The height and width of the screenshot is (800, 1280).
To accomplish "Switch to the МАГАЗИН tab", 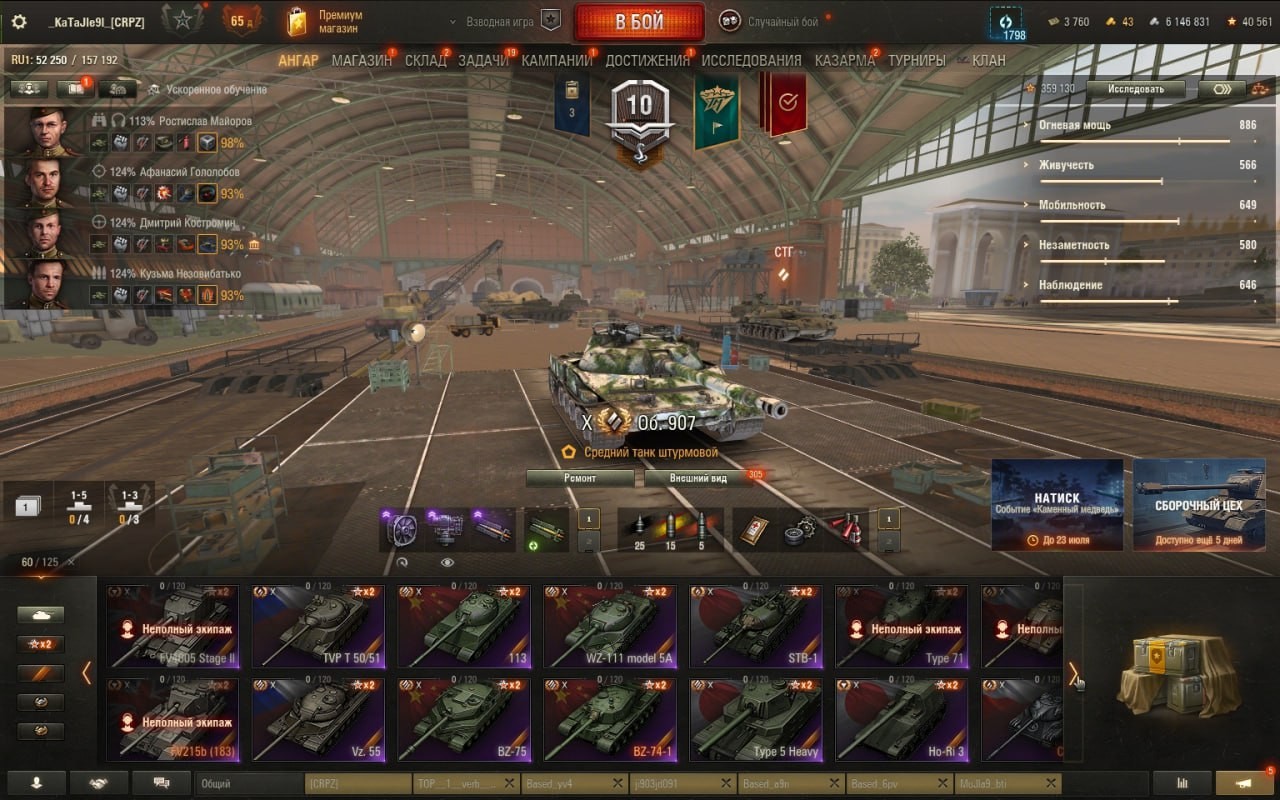I will 361,60.
